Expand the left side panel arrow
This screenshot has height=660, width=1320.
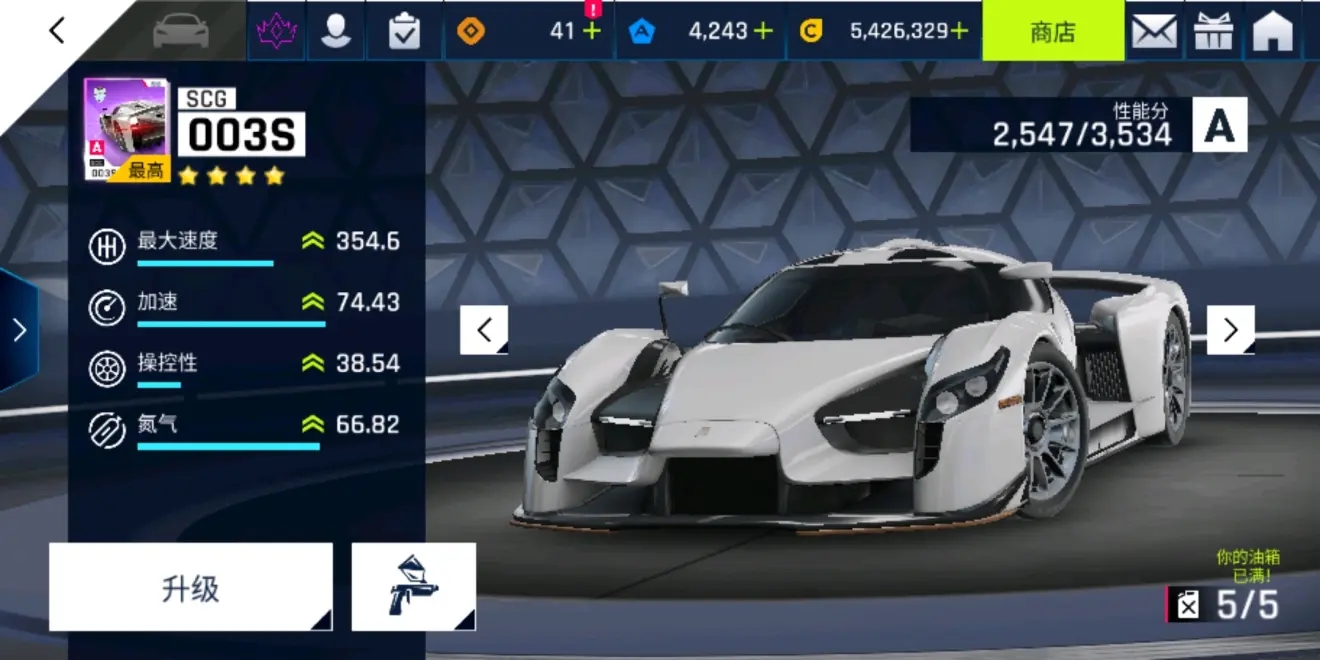pyautogui.click(x=19, y=330)
